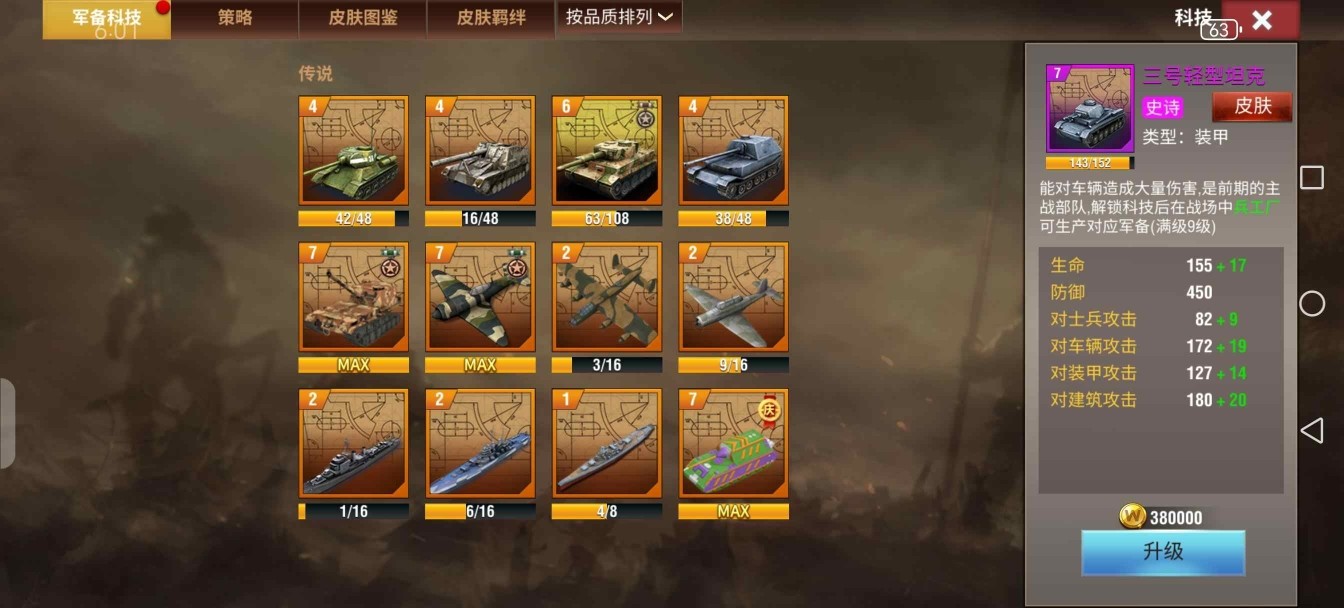The width and height of the screenshot is (1344, 608).
Task: Open the 按品质排列 sort dropdown
Action: pos(619,17)
